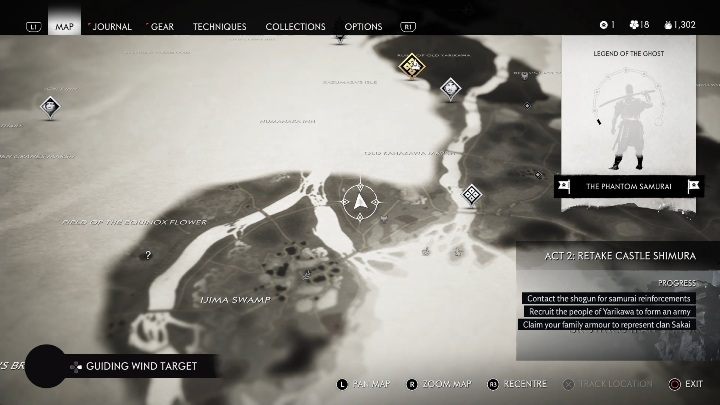This screenshot has width=720, height=405.
Task: Click the question mark undiscovered location
Action: (148, 255)
